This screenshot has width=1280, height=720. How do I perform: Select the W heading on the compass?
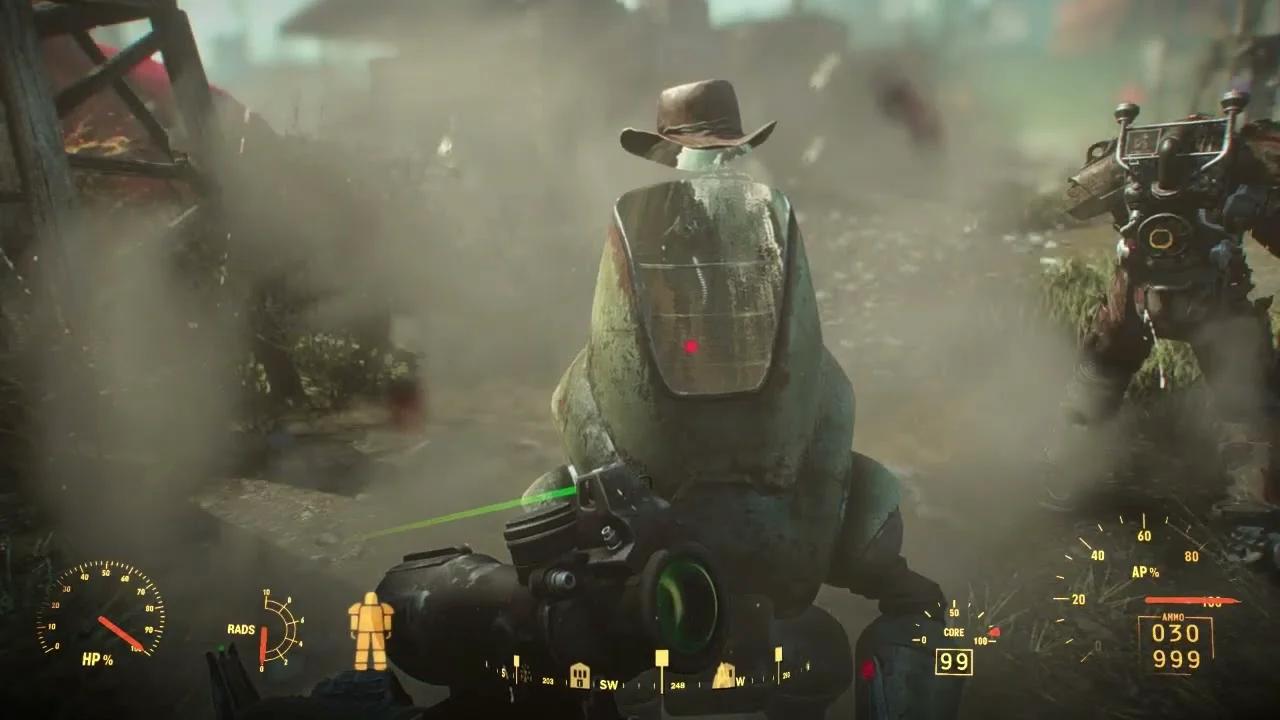[x=739, y=682]
